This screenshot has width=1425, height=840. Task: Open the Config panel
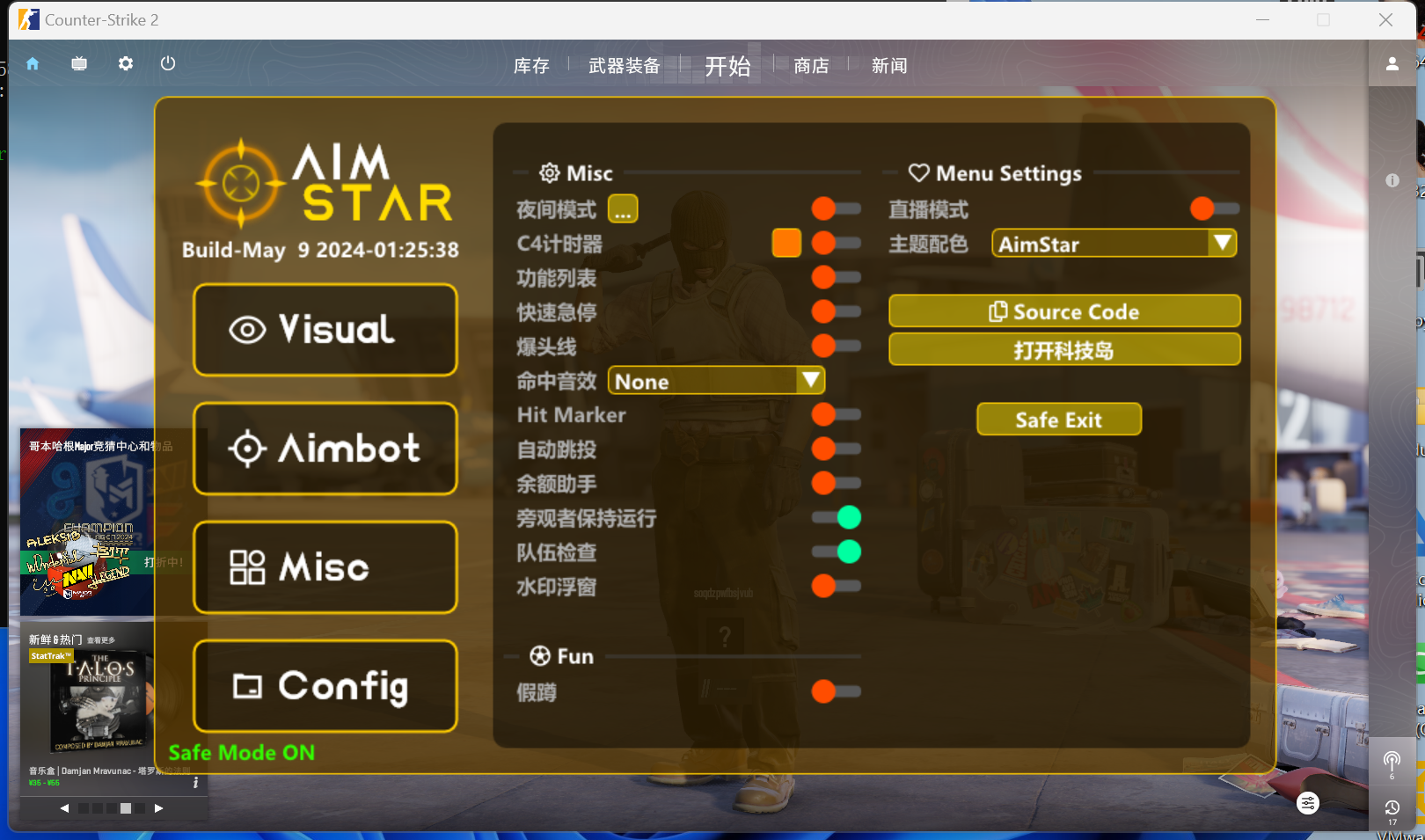(325, 687)
